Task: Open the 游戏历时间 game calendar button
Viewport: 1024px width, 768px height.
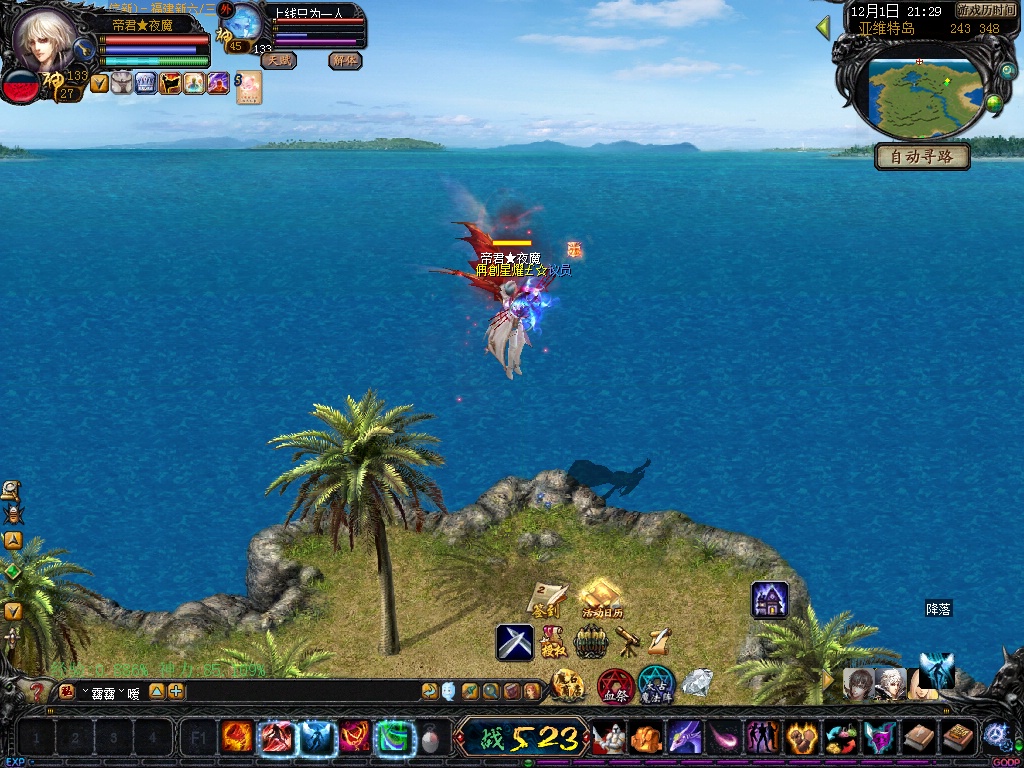Action: 986,10
